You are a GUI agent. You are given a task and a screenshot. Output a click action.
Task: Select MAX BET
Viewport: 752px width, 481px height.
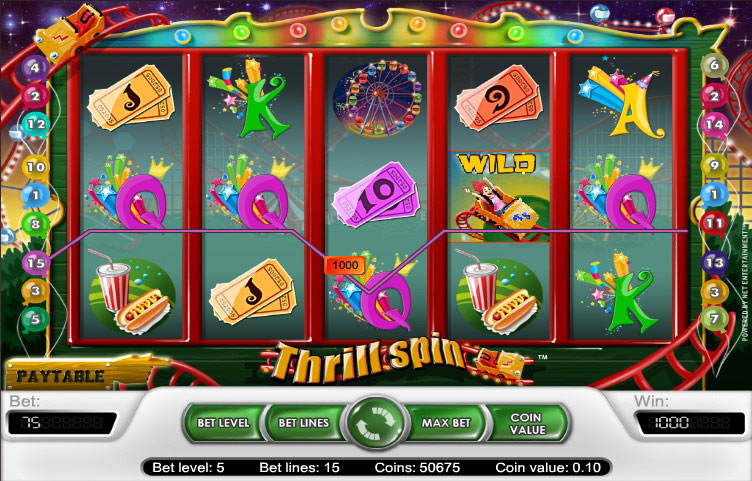pos(447,423)
